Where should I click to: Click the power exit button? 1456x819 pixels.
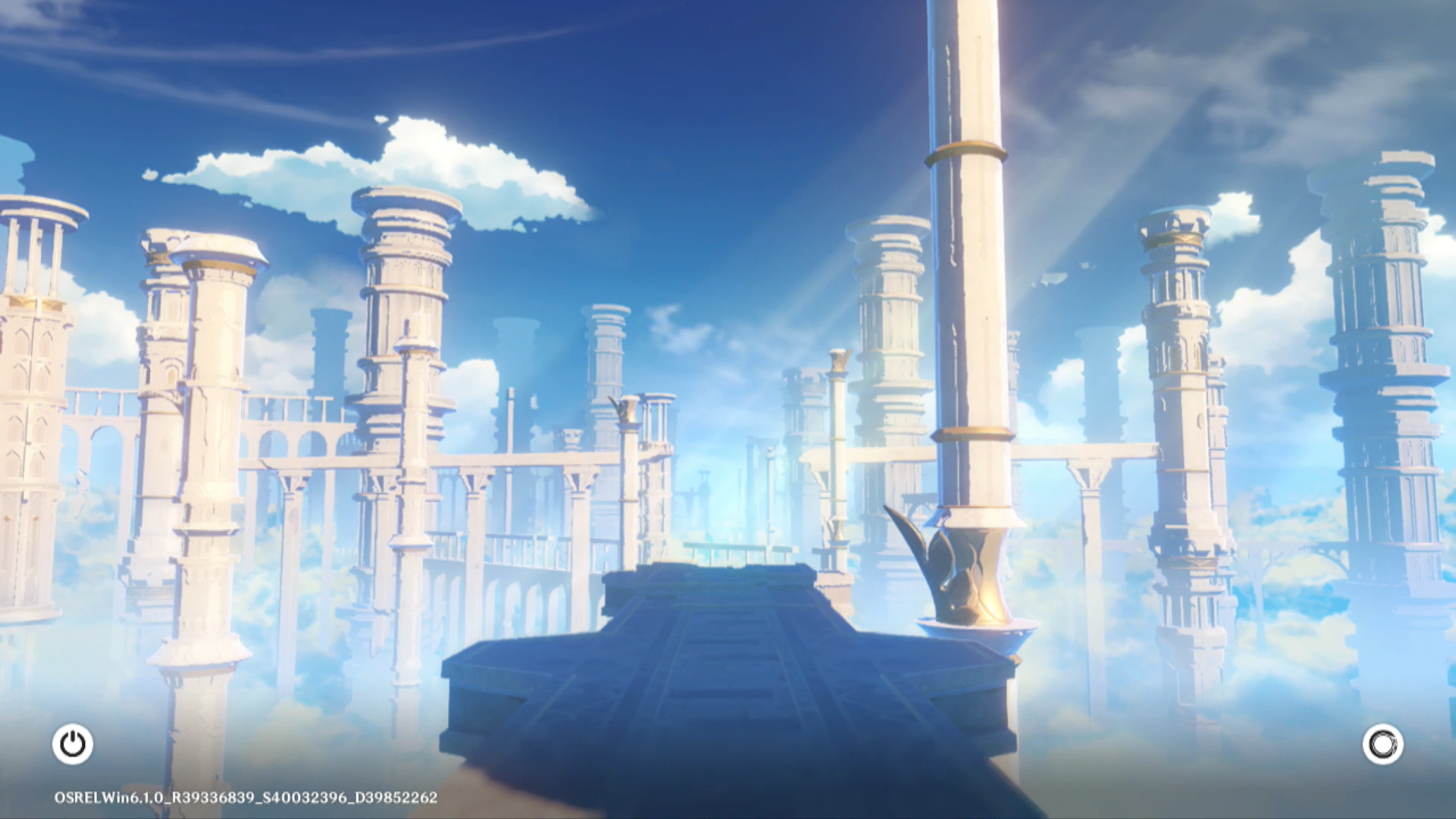73,744
